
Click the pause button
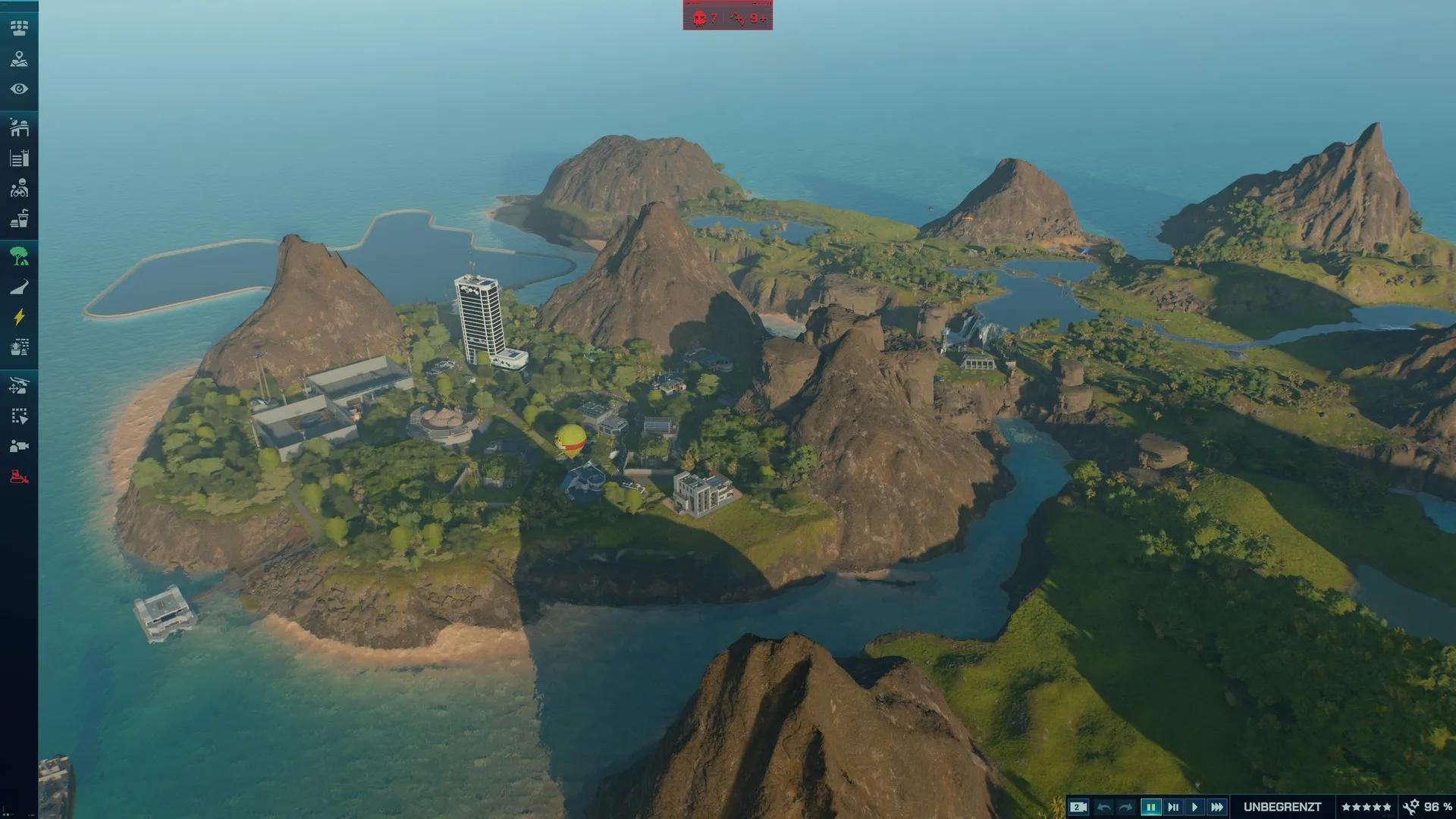pyautogui.click(x=1150, y=807)
